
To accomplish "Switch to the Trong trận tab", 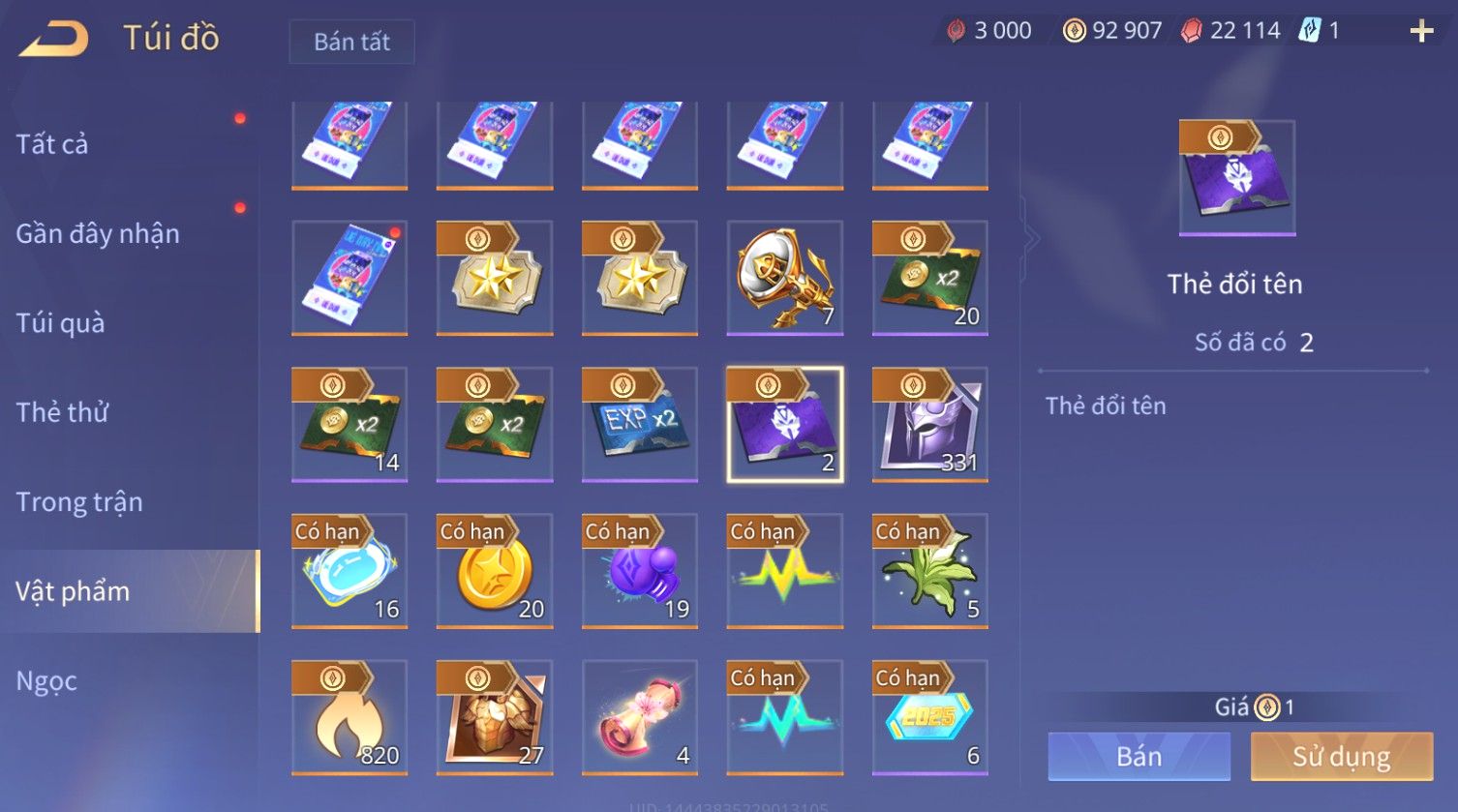I will (79, 502).
